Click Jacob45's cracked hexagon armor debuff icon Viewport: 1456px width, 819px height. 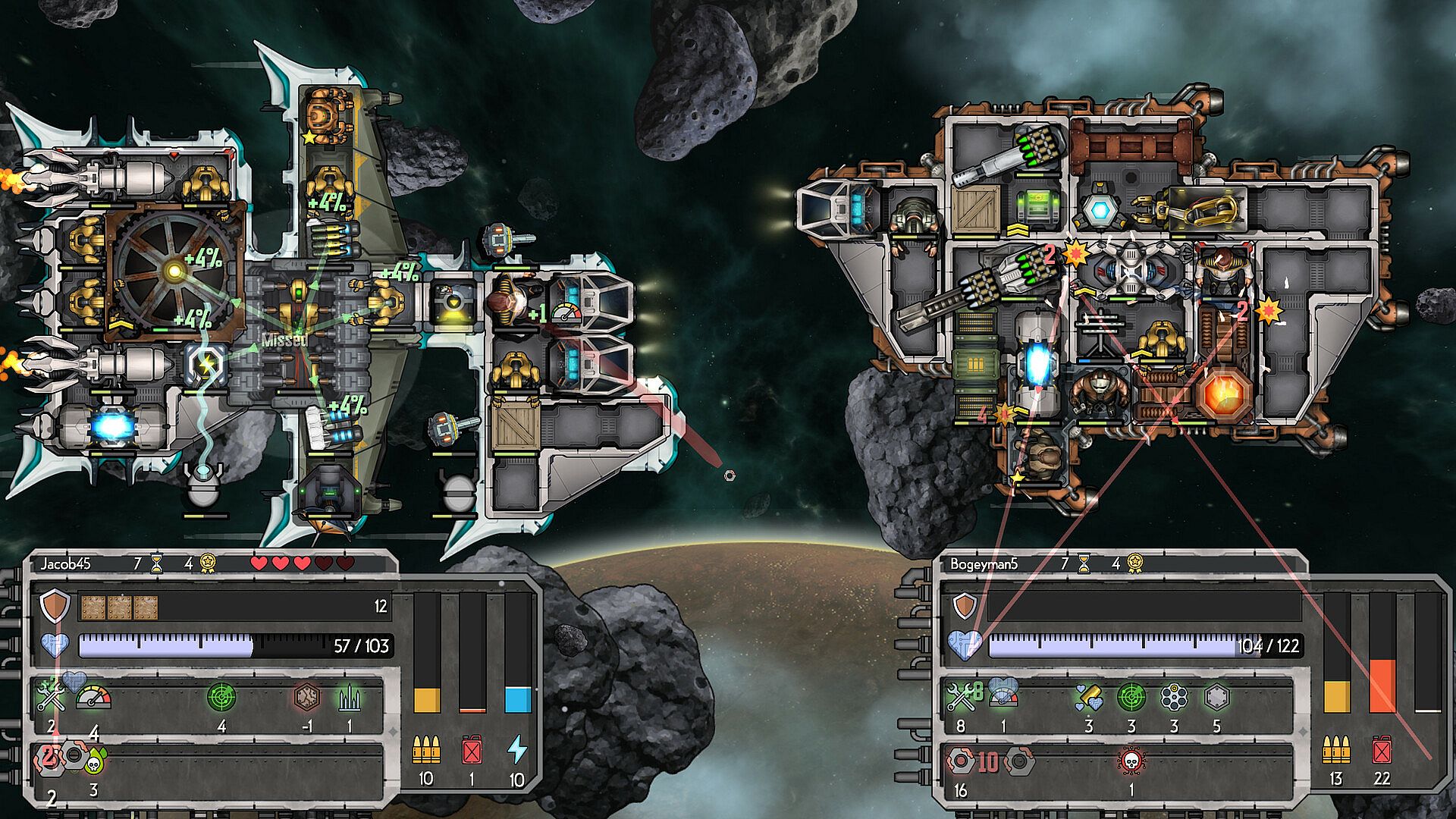click(306, 697)
